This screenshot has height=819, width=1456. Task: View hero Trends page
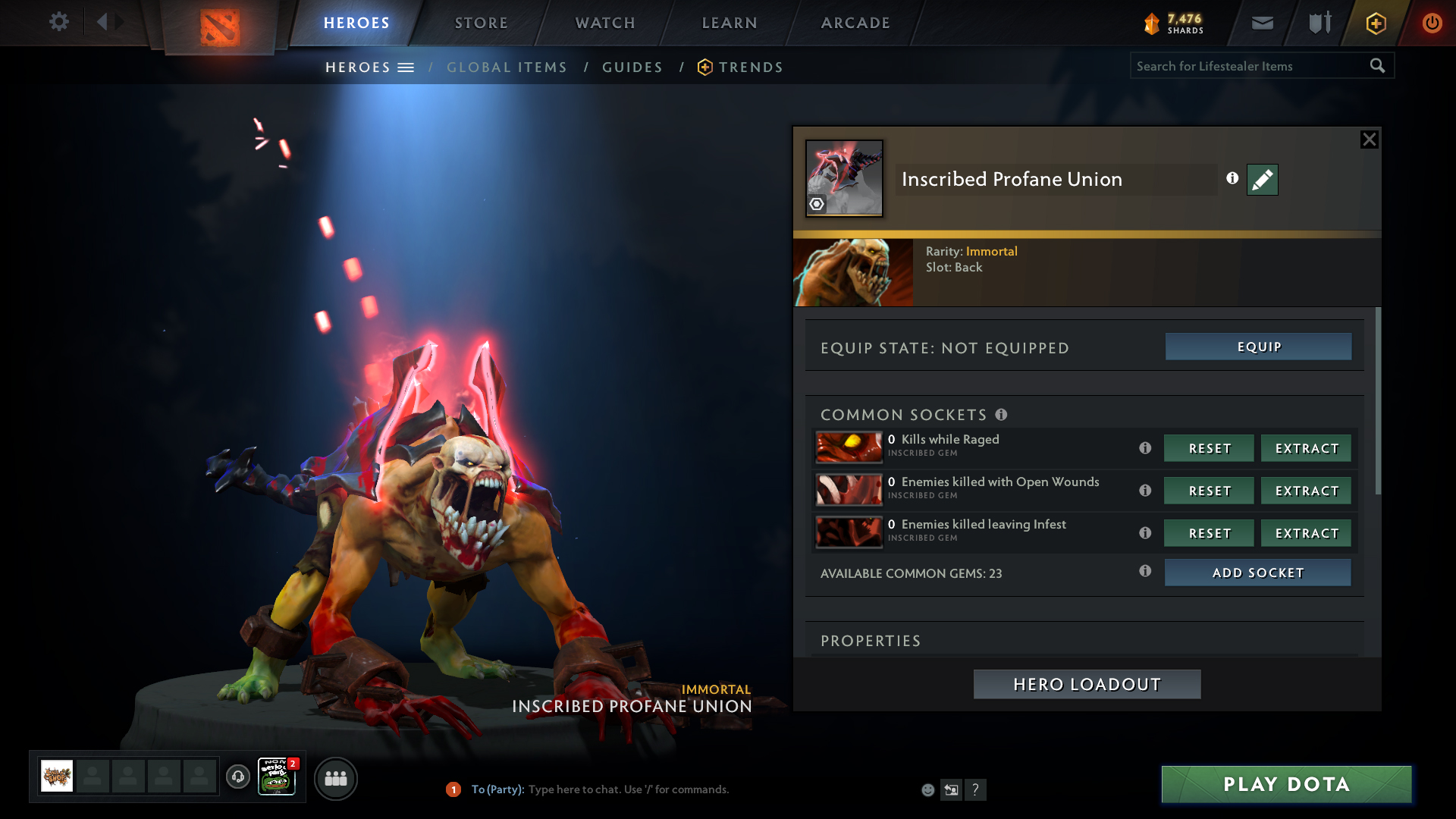pyautogui.click(x=750, y=67)
